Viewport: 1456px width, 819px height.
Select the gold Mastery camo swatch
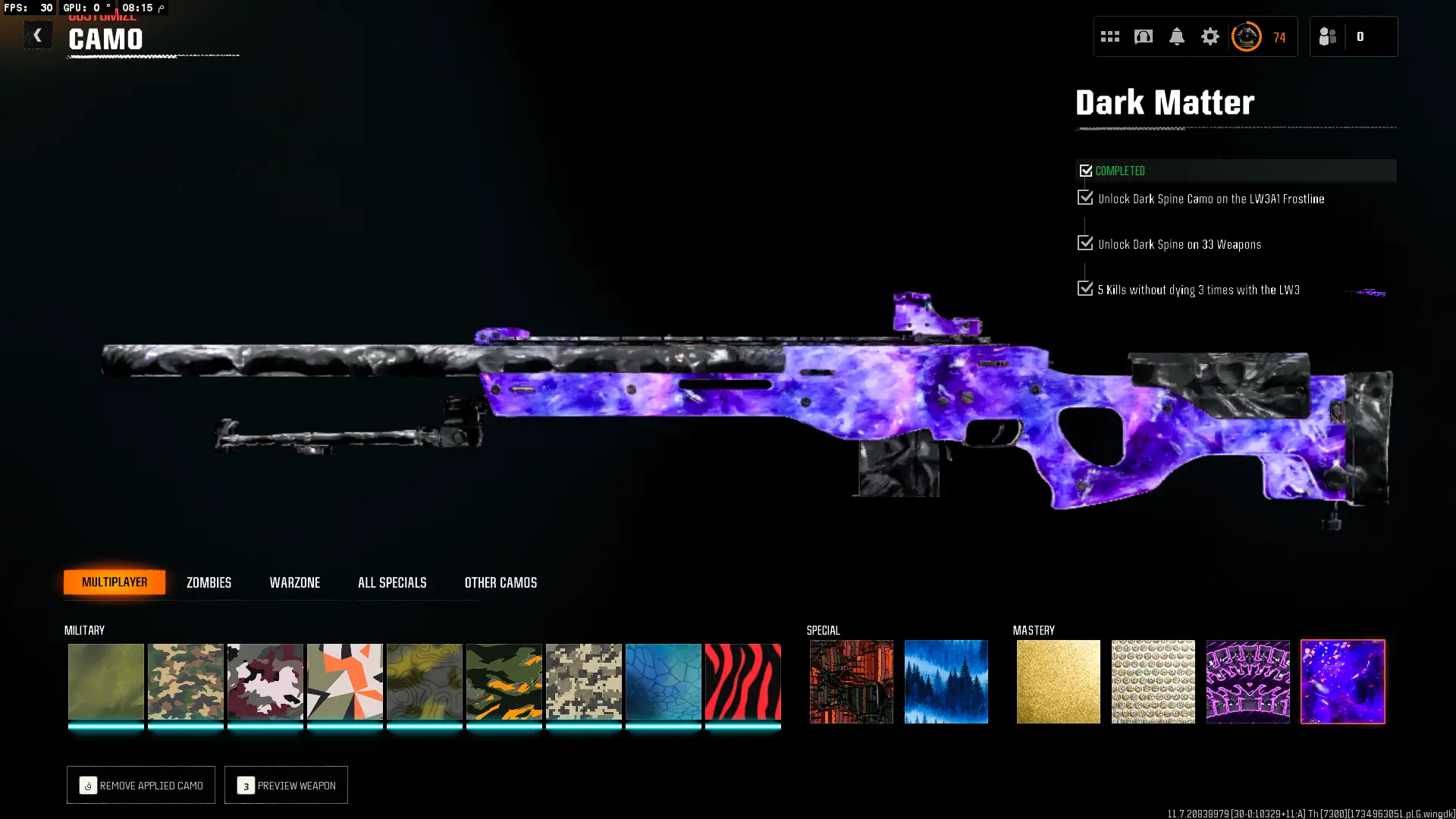pyautogui.click(x=1058, y=682)
